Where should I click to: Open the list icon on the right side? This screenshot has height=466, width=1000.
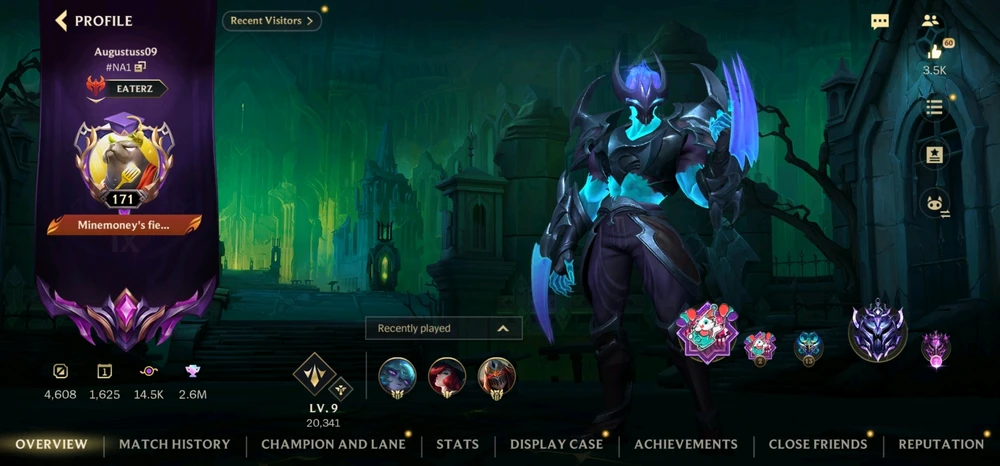click(935, 107)
